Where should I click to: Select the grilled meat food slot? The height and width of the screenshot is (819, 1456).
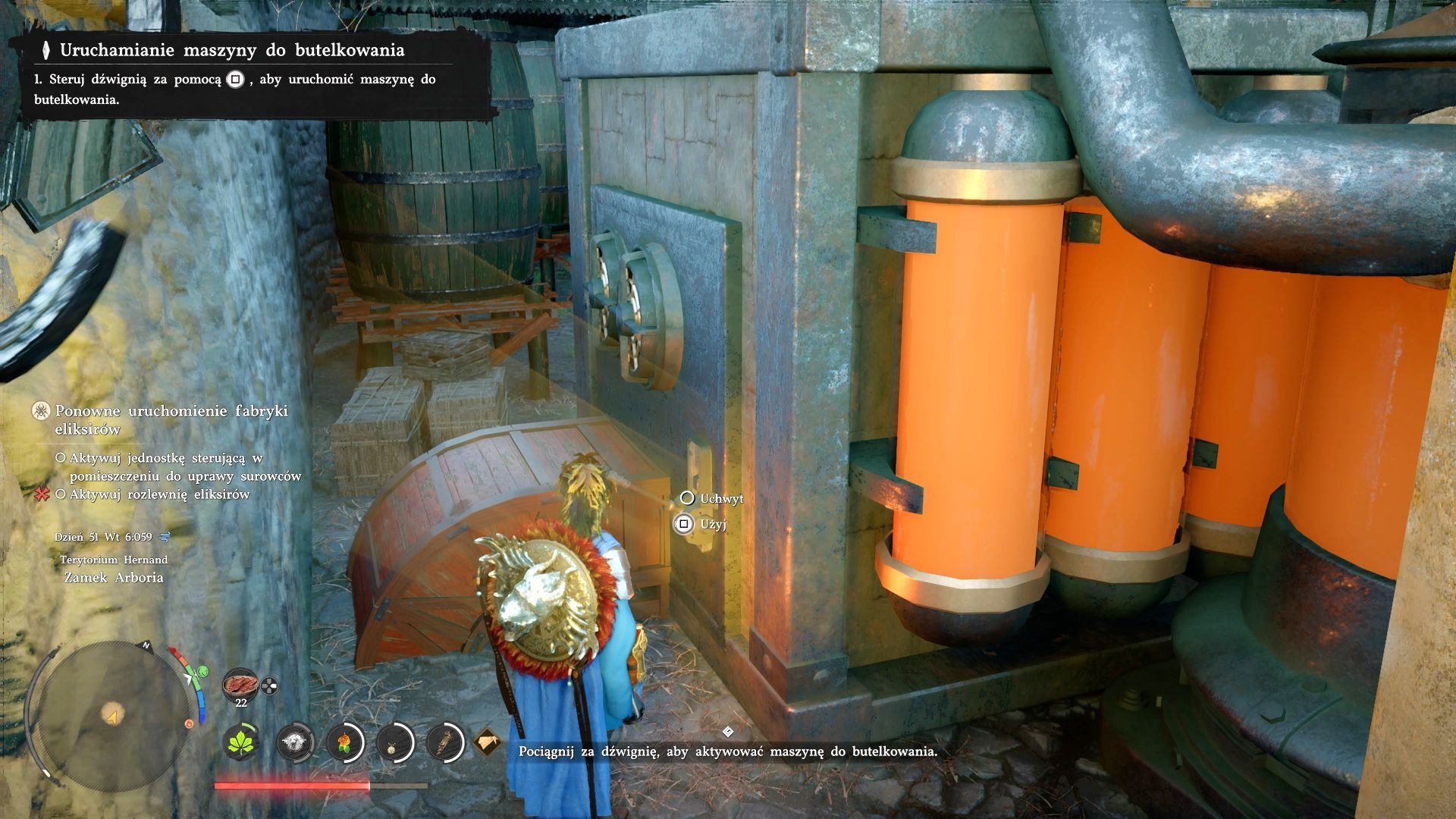[x=240, y=684]
